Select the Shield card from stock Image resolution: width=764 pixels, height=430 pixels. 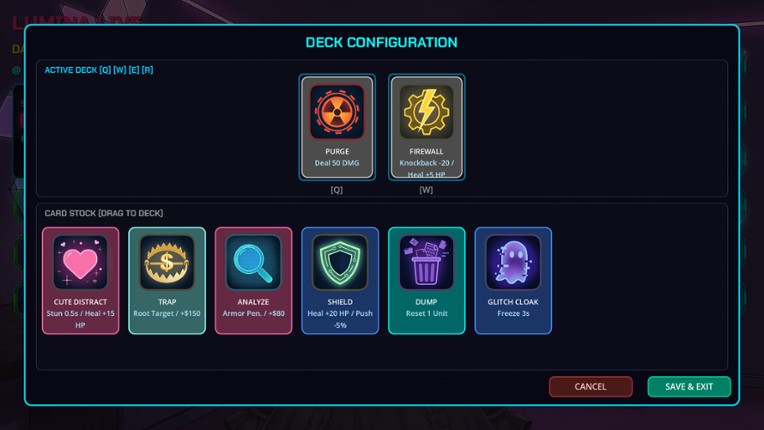click(340, 280)
